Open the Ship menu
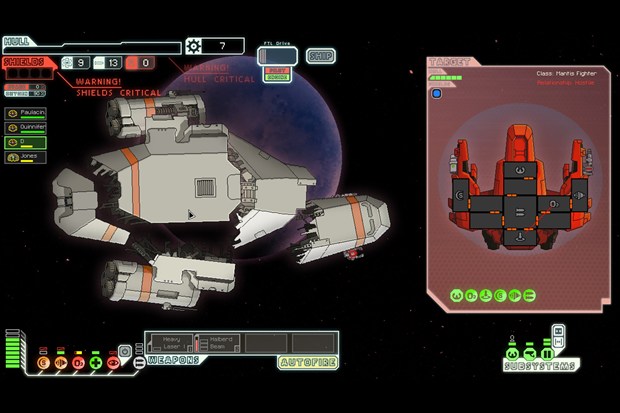Viewport: 620px width, 413px height. point(320,56)
